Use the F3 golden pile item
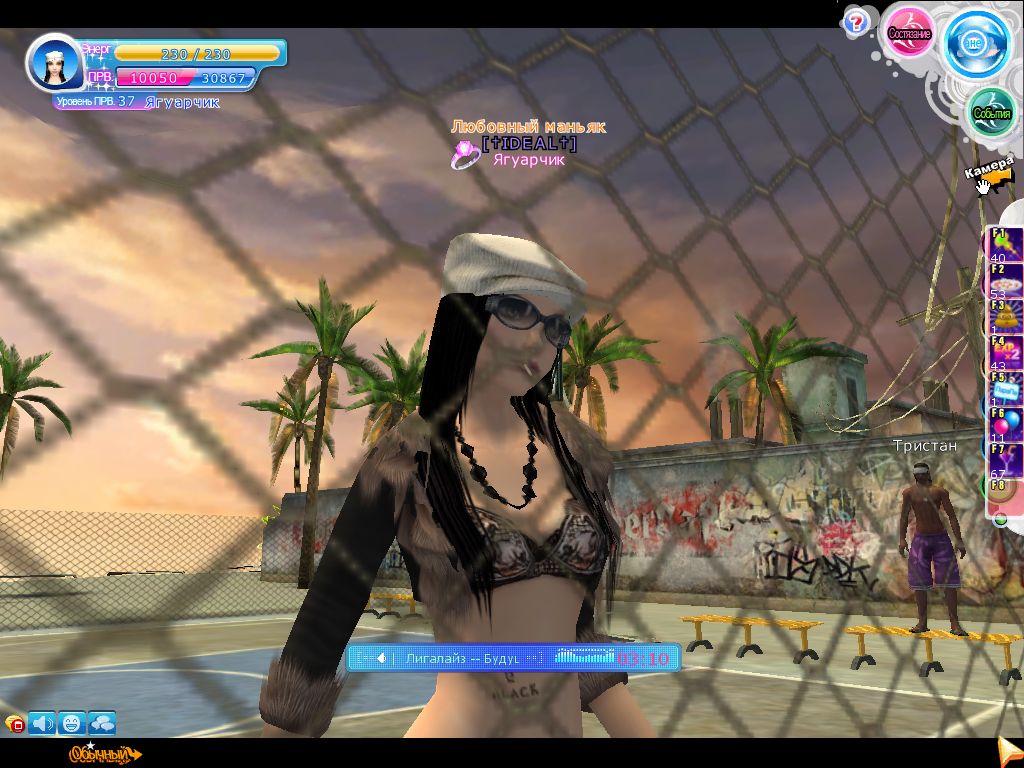This screenshot has height=768, width=1024. coord(1005,316)
